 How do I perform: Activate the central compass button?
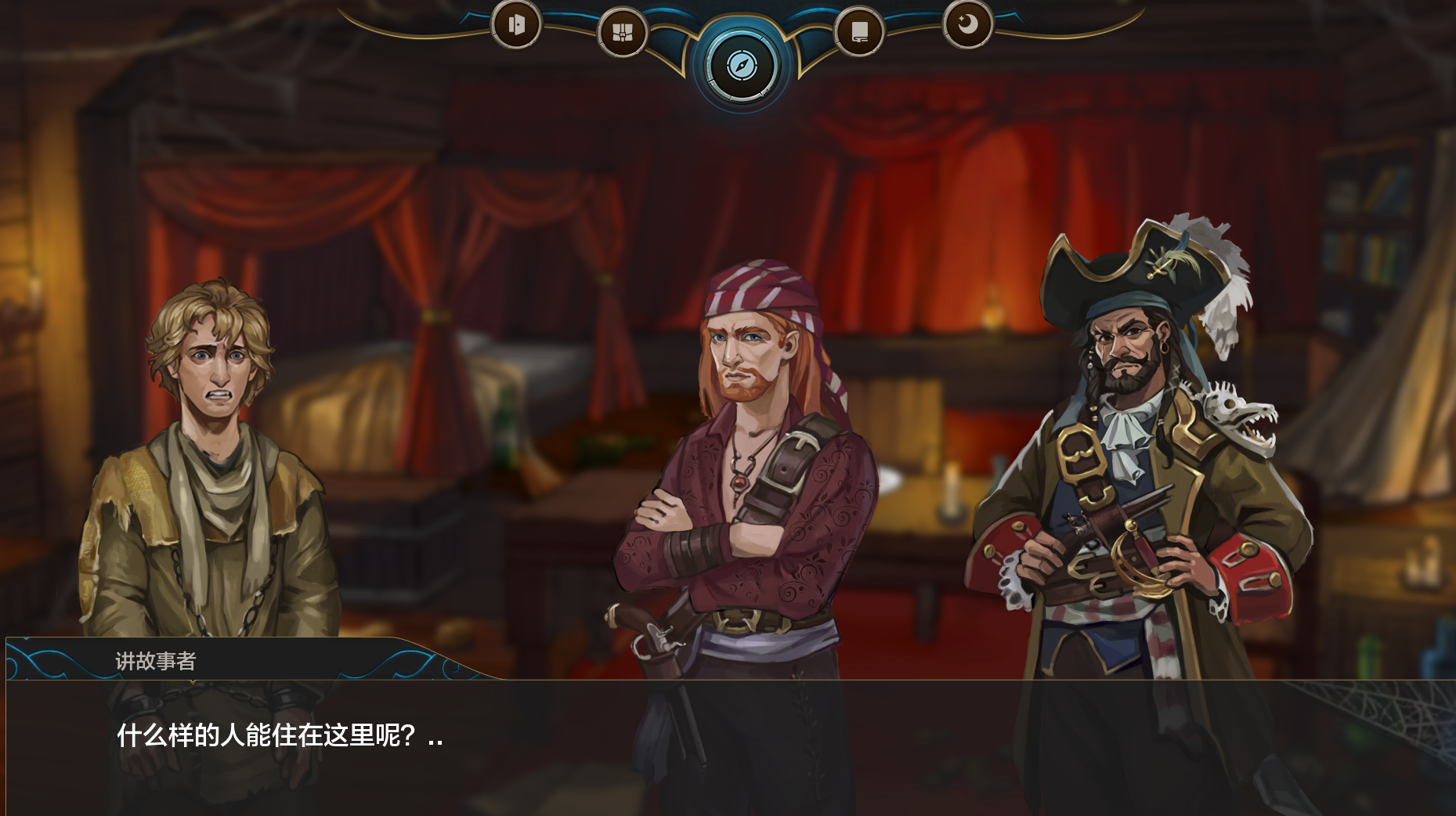(x=741, y=66)
